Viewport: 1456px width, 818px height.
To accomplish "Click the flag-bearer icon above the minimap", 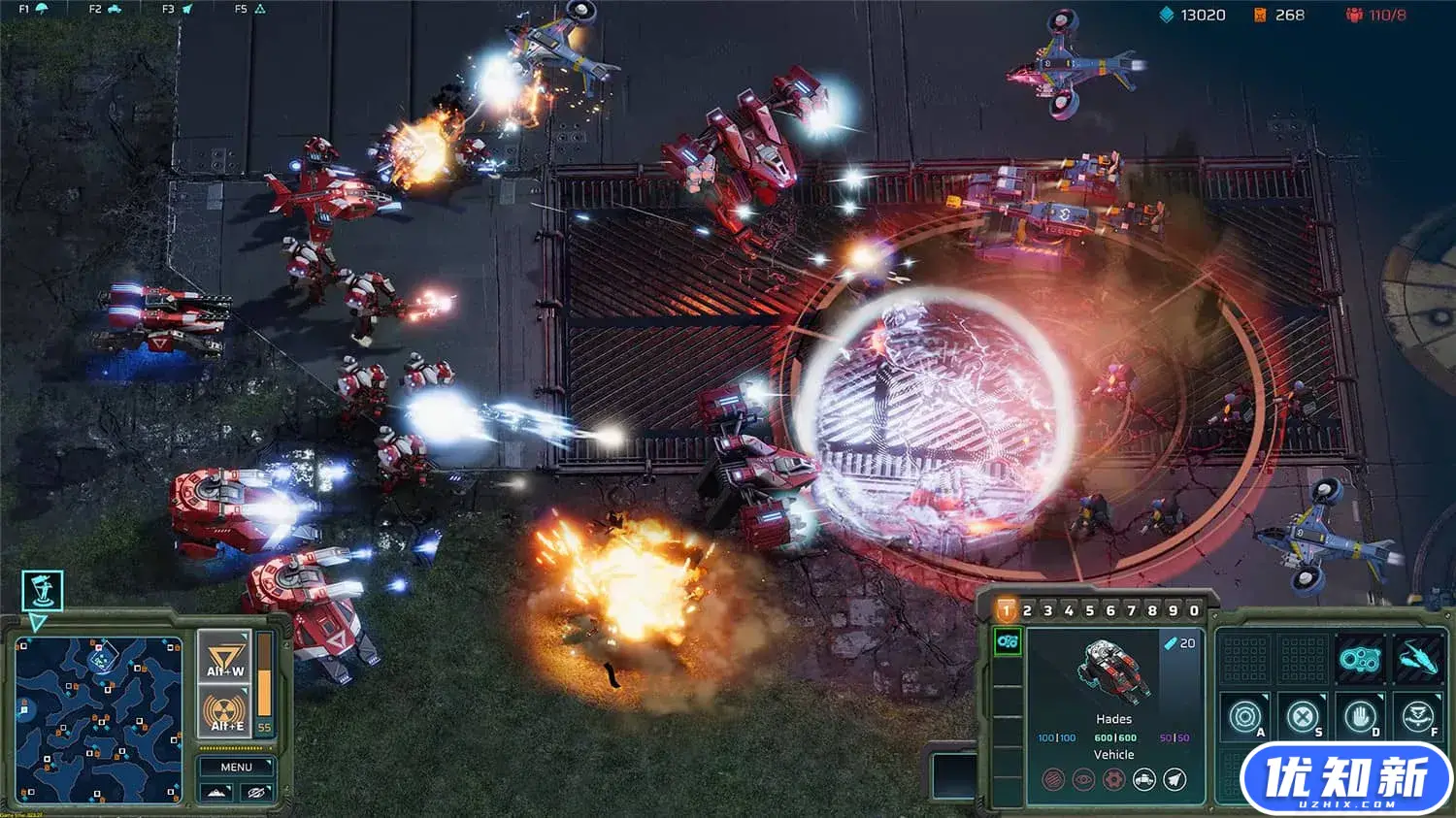I will (x=43, y=589).
